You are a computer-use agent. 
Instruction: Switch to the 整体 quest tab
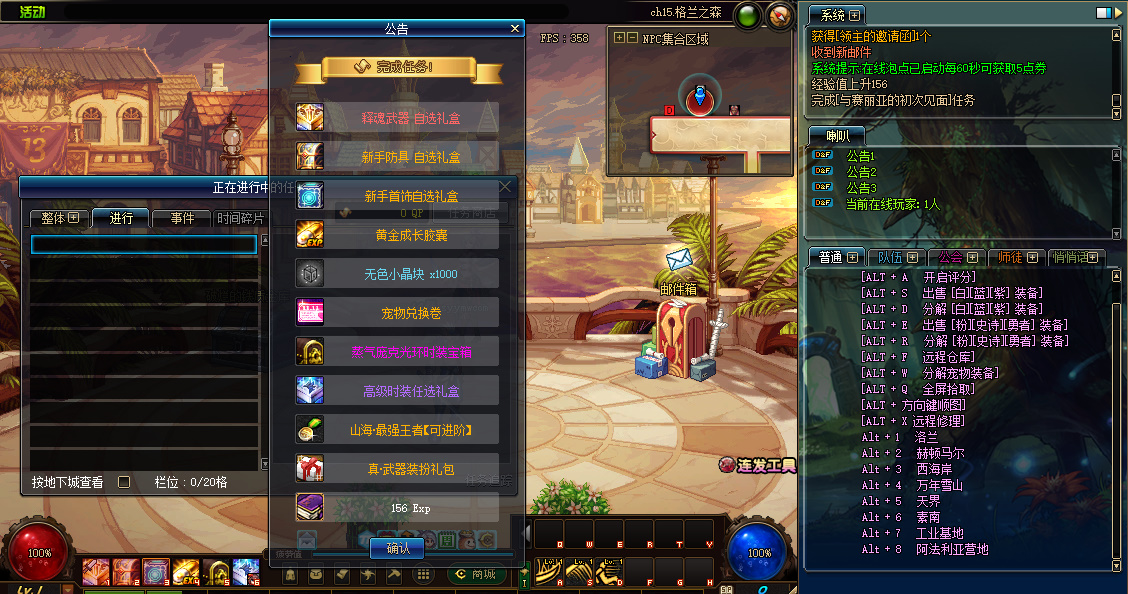(59, 218)
